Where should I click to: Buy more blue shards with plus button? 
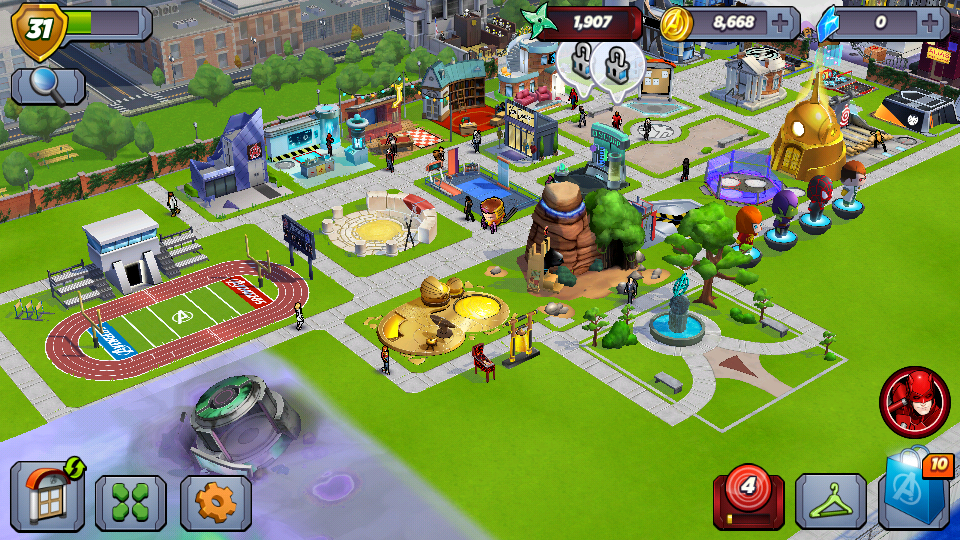click(x=934, y=22)
